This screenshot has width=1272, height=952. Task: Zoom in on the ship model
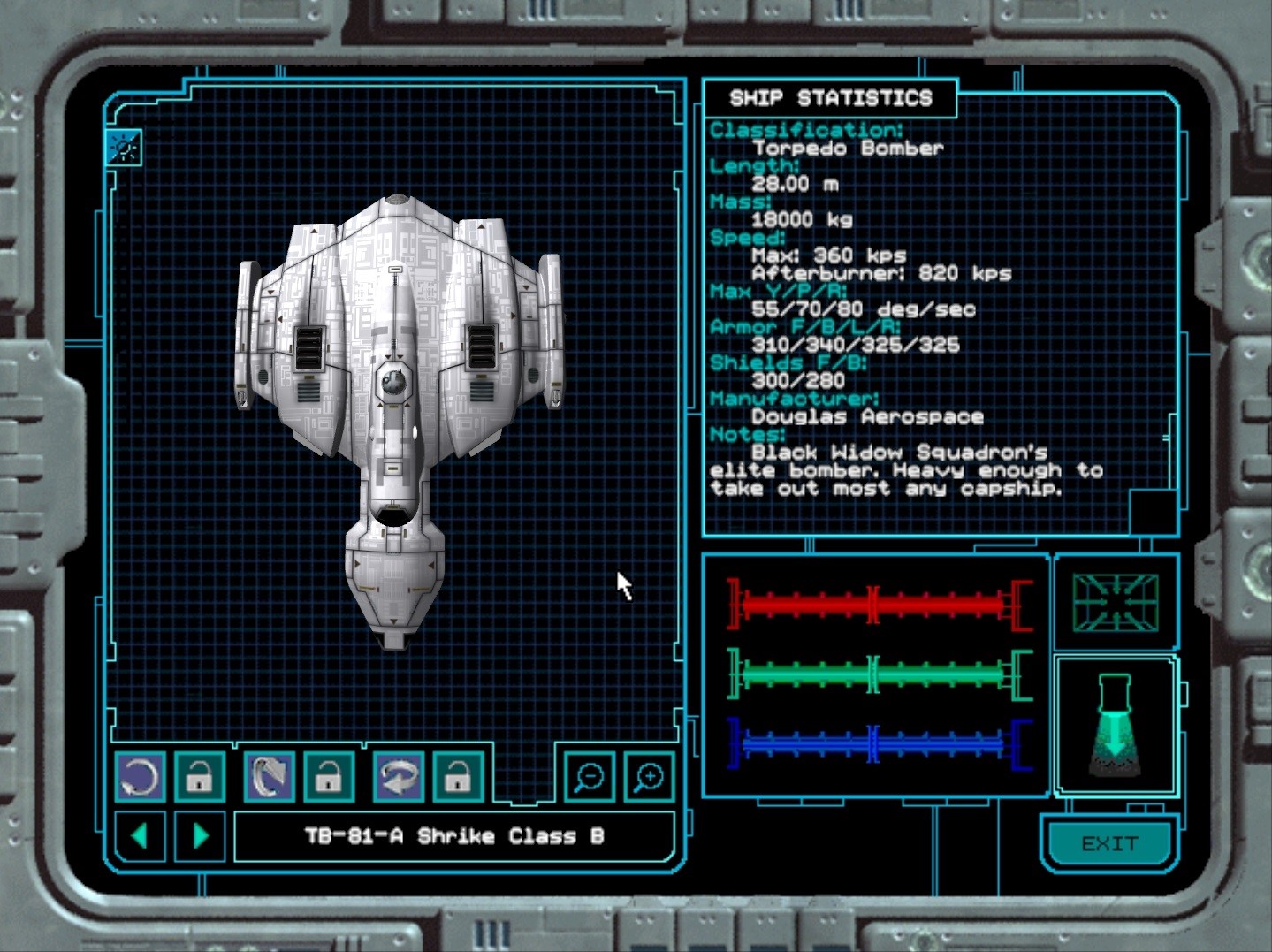point(650,778)
